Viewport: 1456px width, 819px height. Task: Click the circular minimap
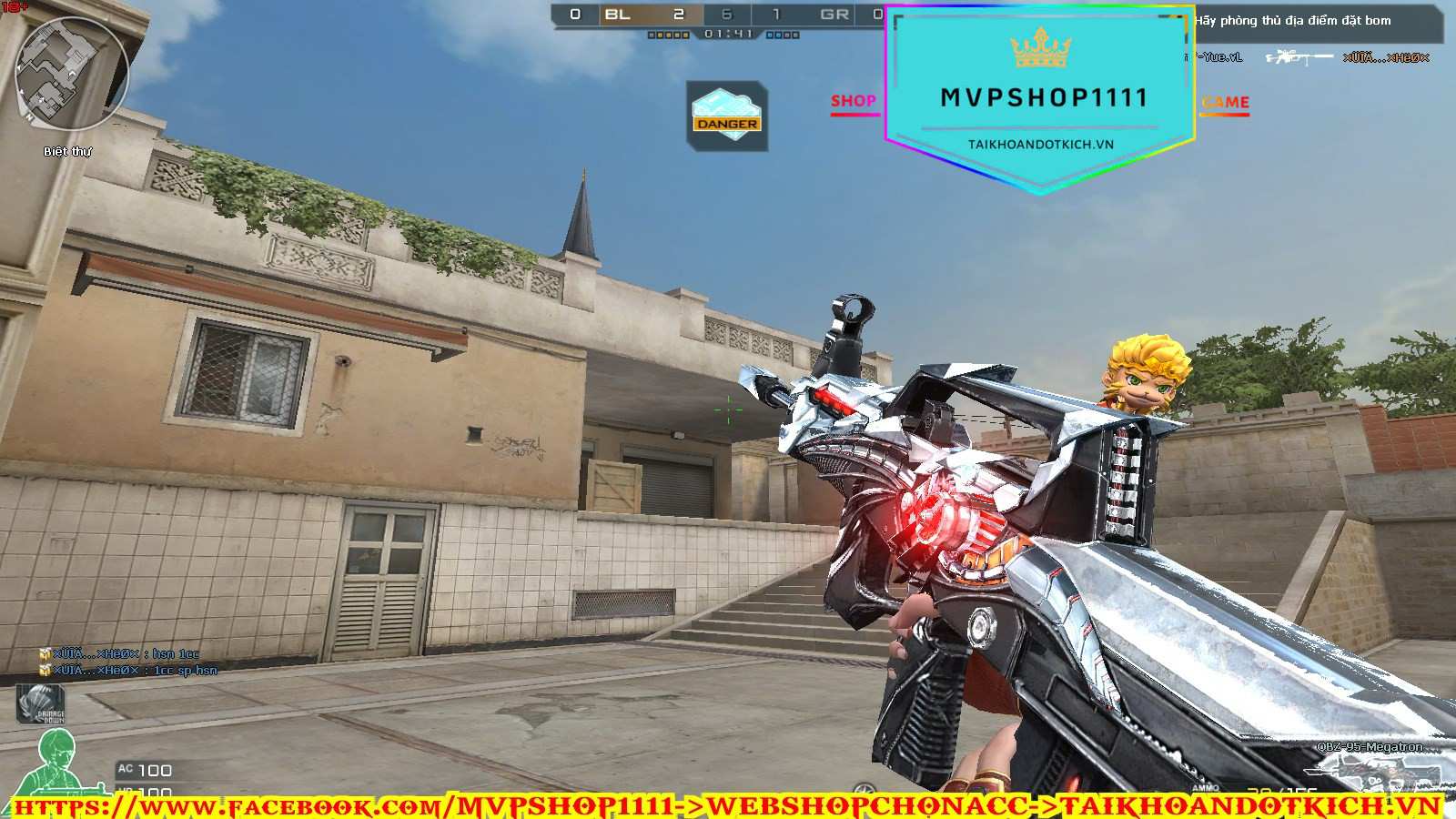(73, 75)
